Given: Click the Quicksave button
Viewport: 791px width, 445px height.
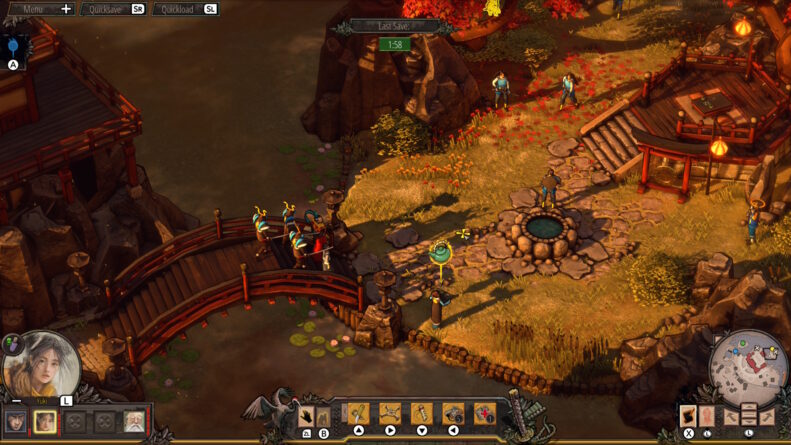Looking at the screenshot, I should 113,9.
